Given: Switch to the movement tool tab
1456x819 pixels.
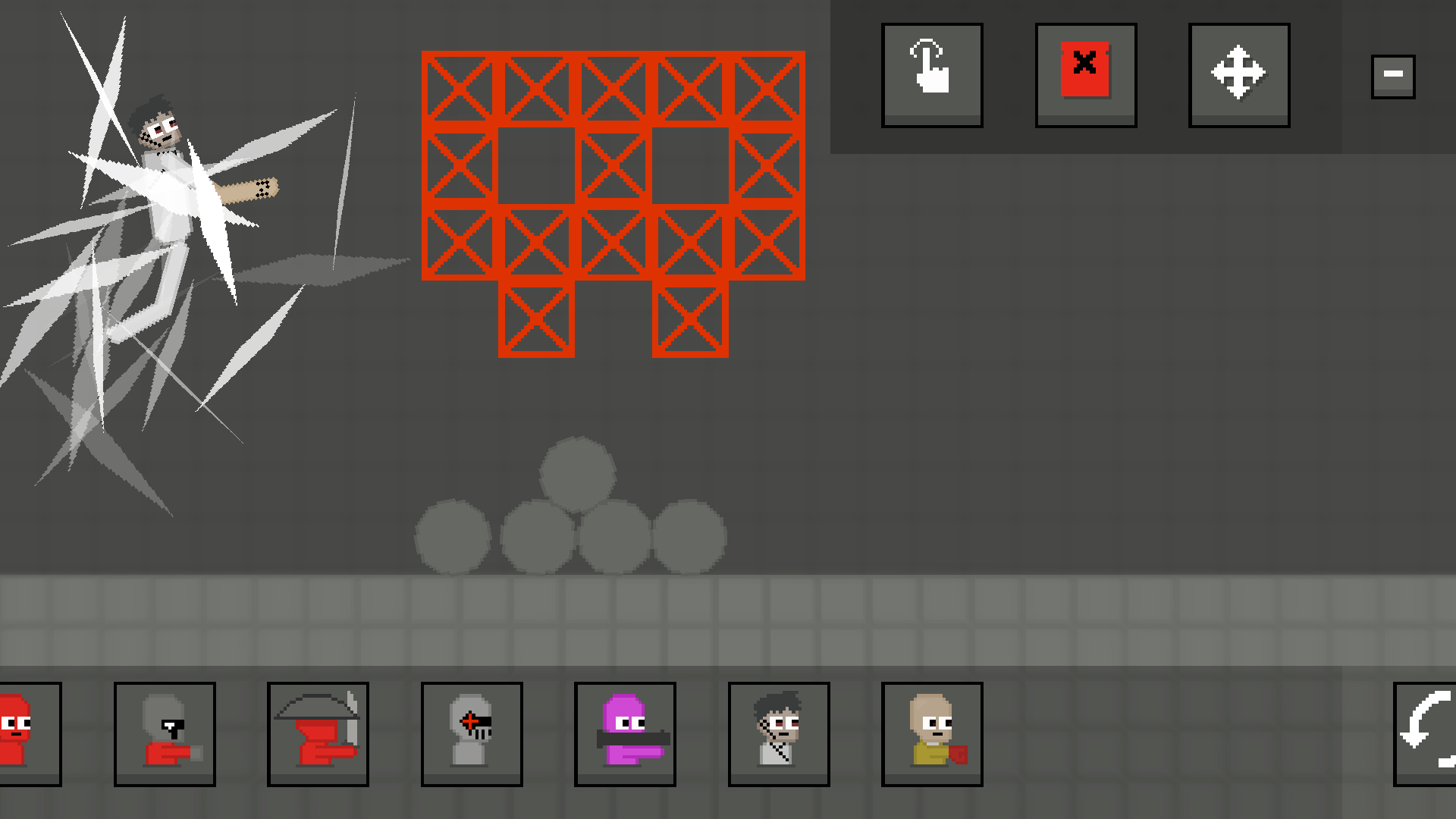Looking at the screenshot, I should pos(1239,74).
